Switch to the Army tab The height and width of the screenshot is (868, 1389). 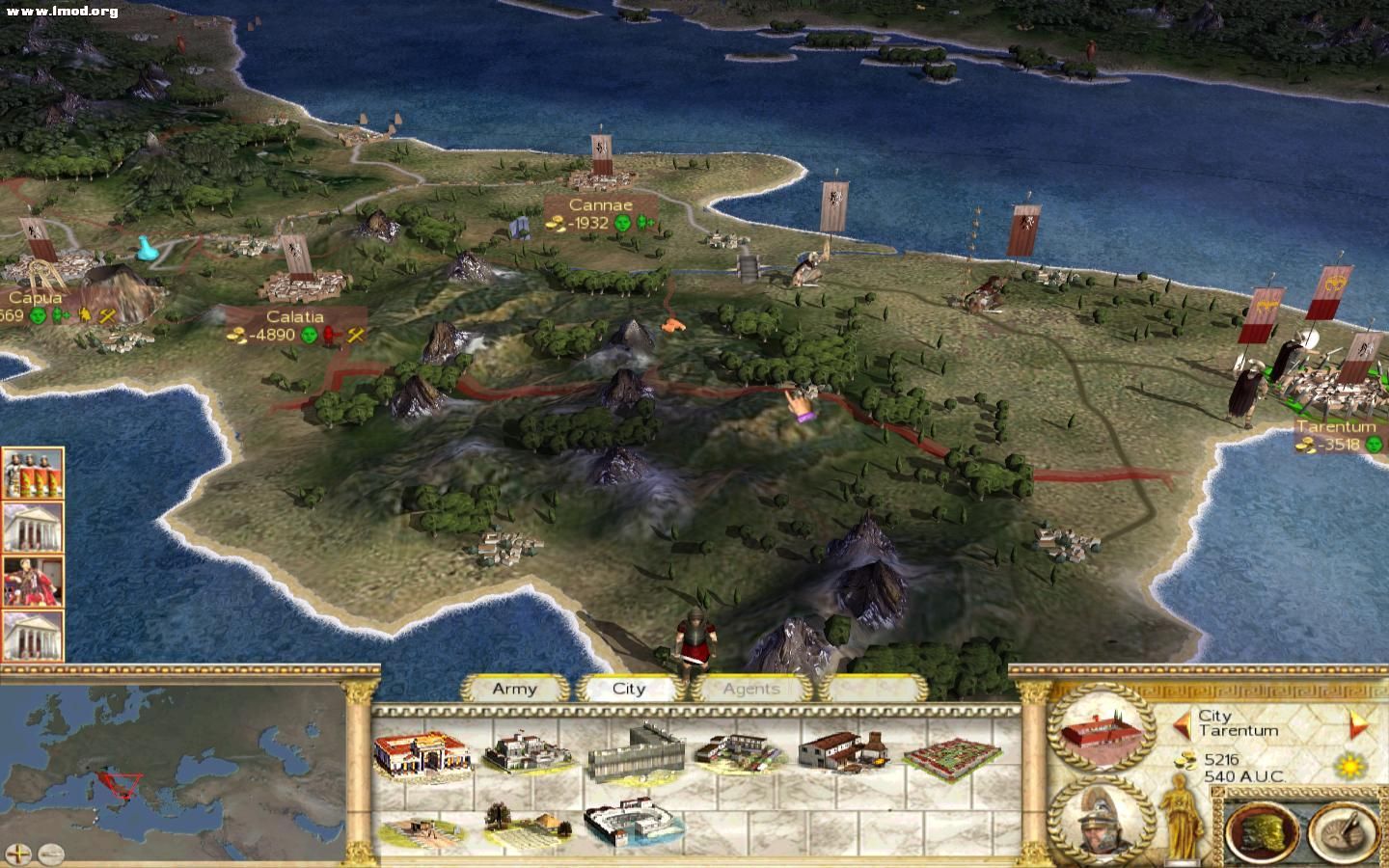pyautogui.click(x=514, y=689)
